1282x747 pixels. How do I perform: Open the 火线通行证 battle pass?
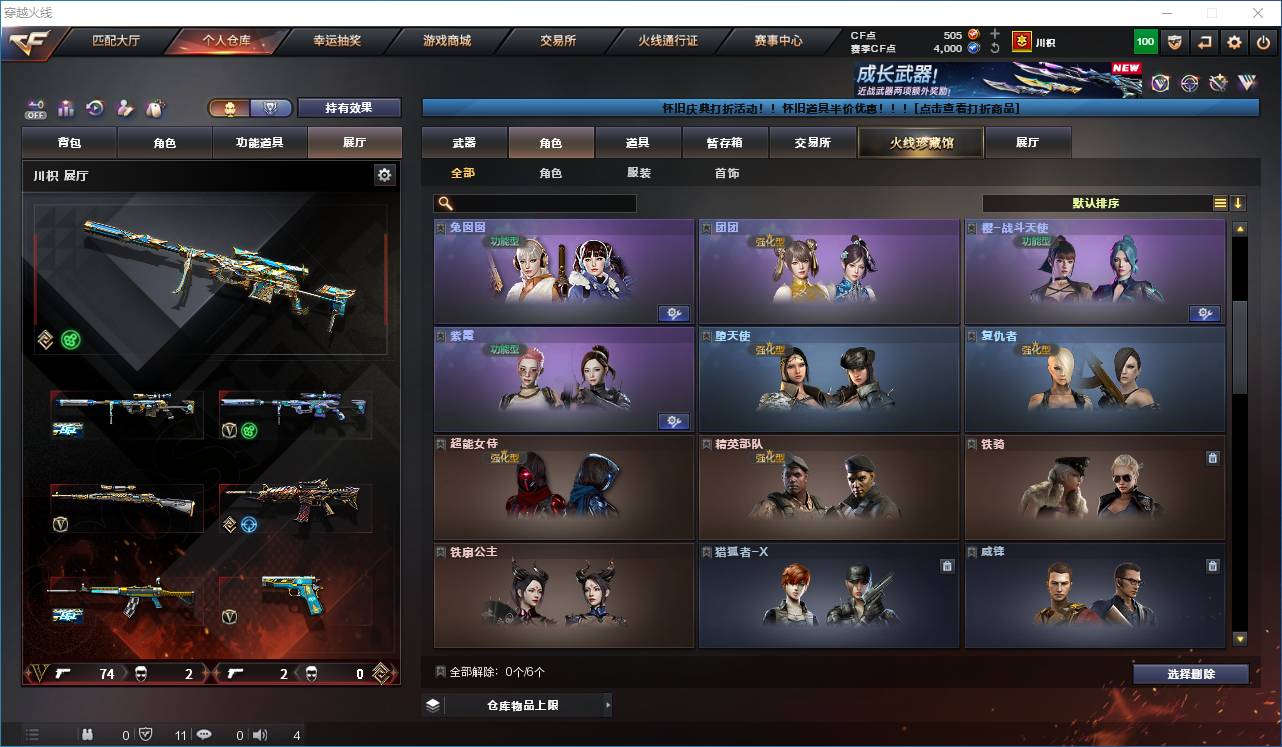[x=667, y=42]
